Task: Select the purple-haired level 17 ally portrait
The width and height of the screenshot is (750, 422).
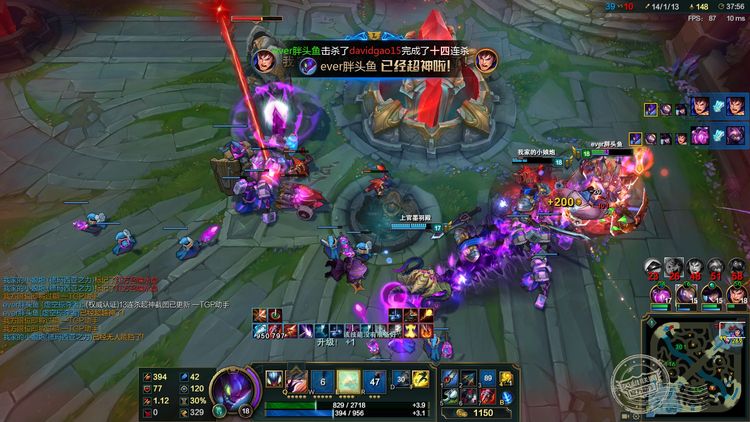Action: pos(659,294)
